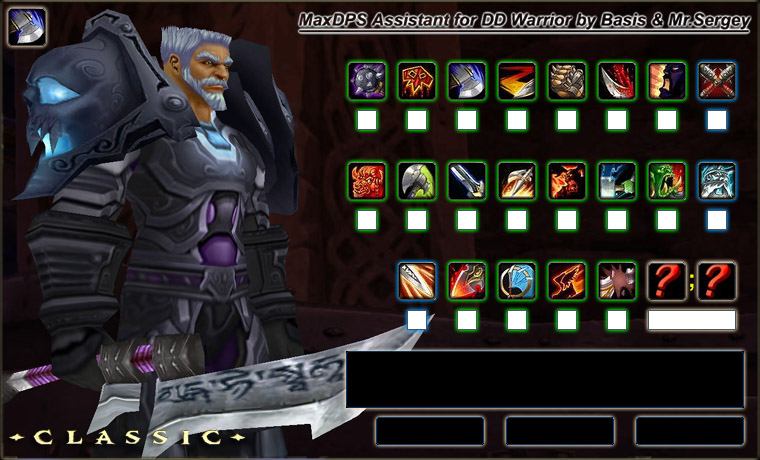The height and width of the screenshot is (460, 760).
Task: Enable the checkbox under the green orc icon
Action: [x=667, y=220]
